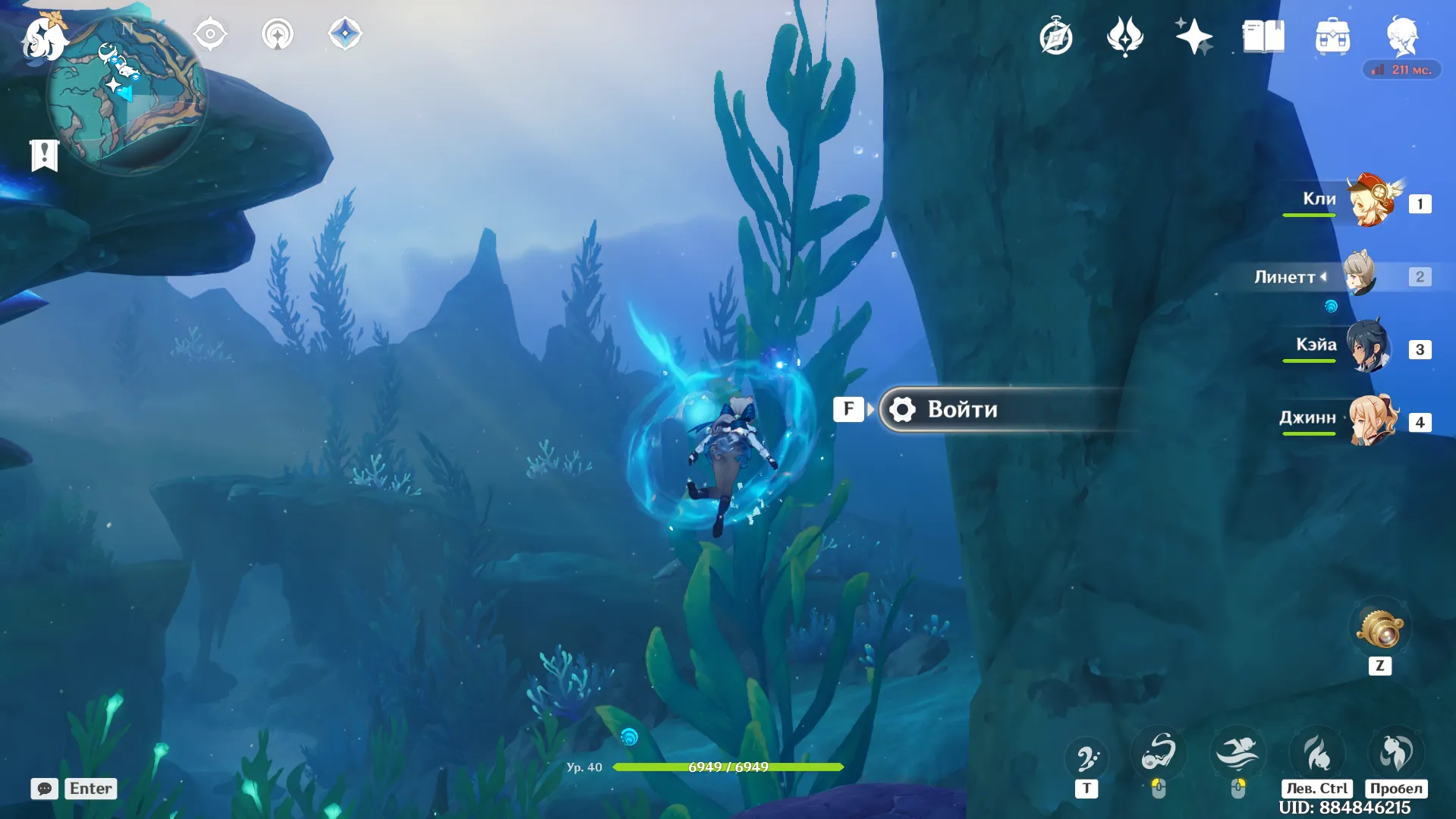Use the golden kamera gadget

coord(1380,628)
